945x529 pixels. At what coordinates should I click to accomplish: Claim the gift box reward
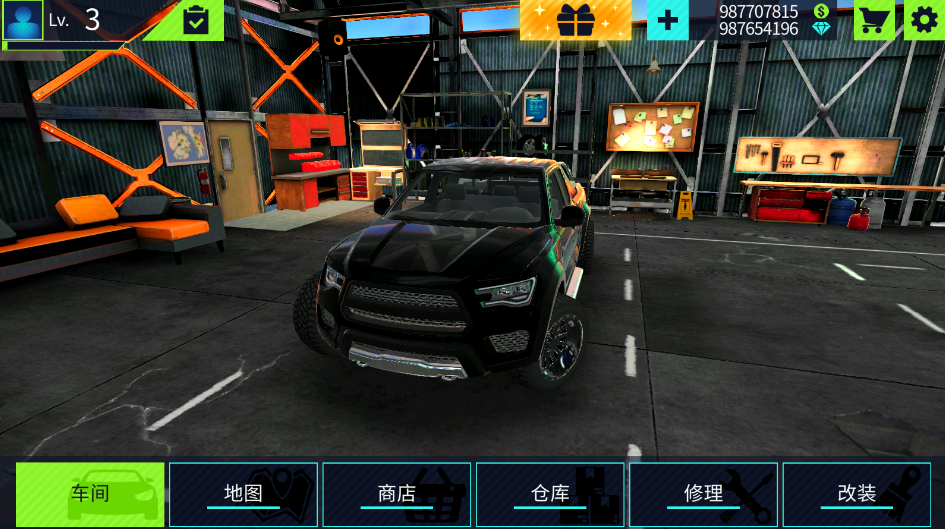click(x=575, y=20)
